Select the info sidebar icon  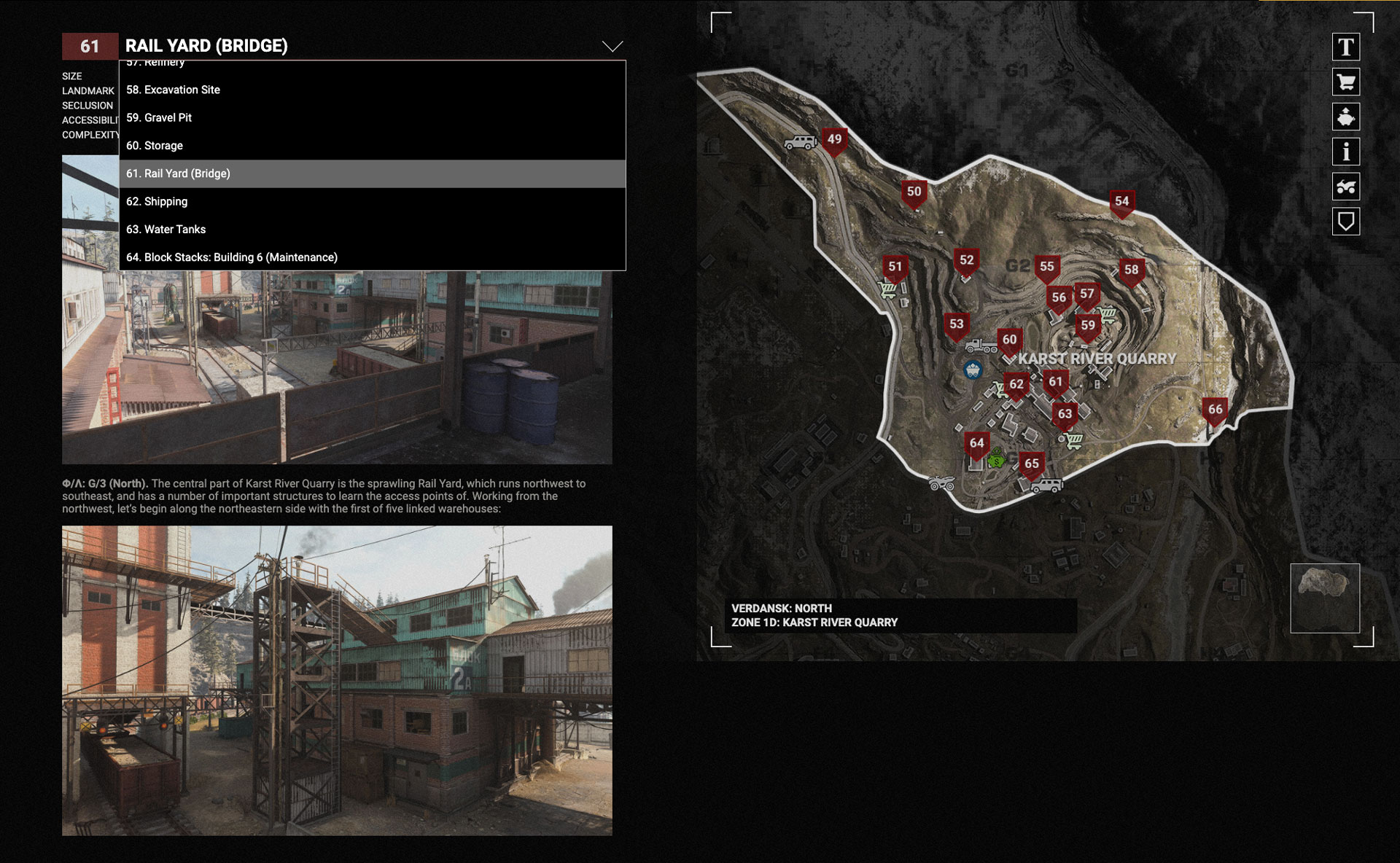[x=1346, y=152]
